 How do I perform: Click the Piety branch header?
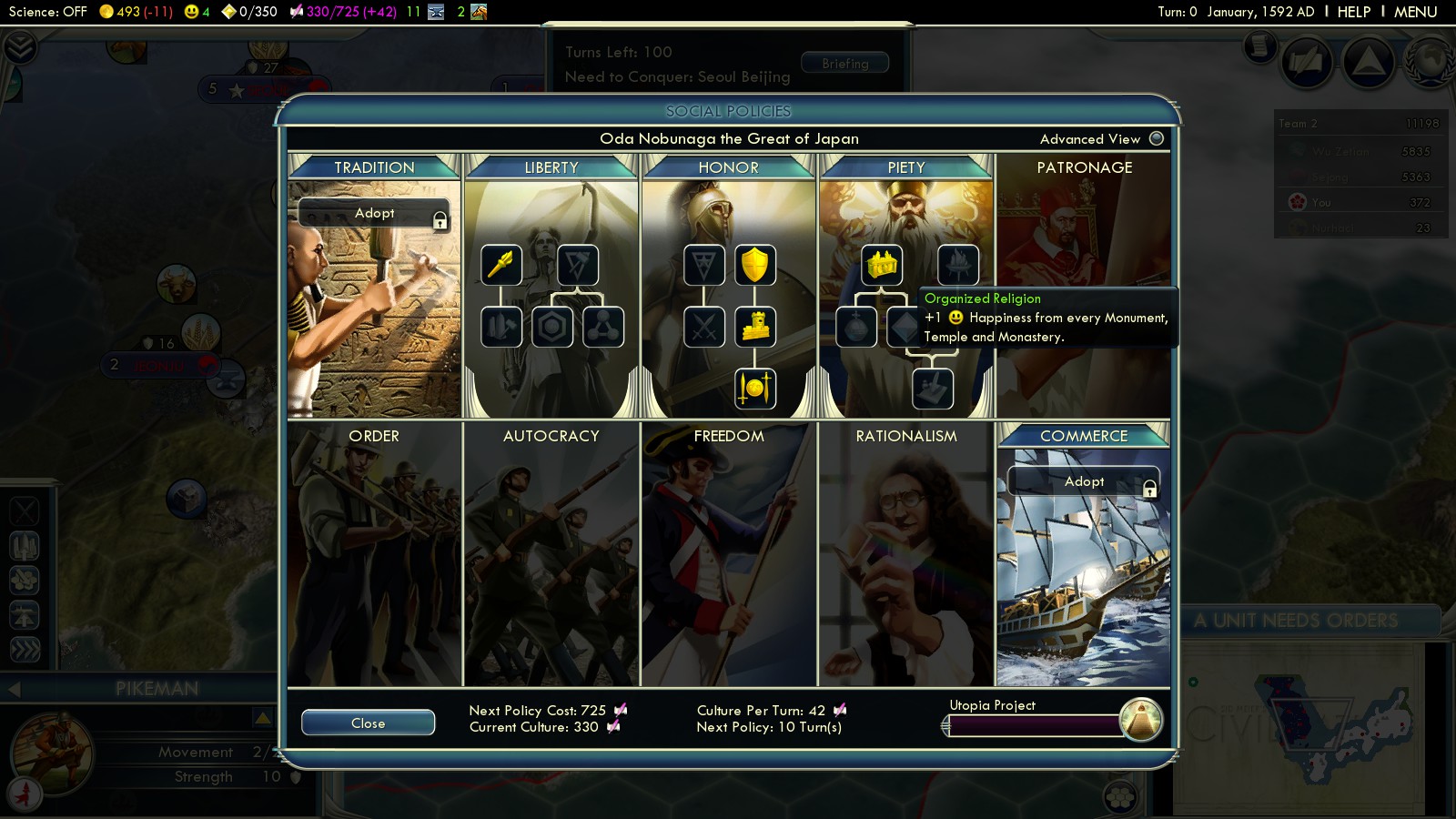pos(906,167)
